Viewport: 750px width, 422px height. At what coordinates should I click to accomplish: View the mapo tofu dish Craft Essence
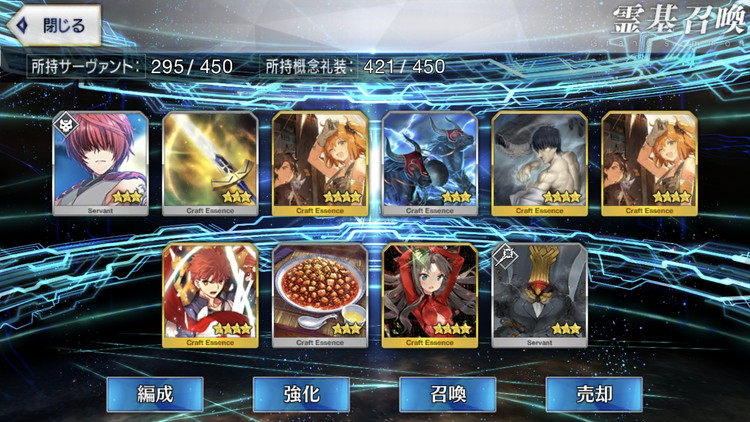click(320, 296)
